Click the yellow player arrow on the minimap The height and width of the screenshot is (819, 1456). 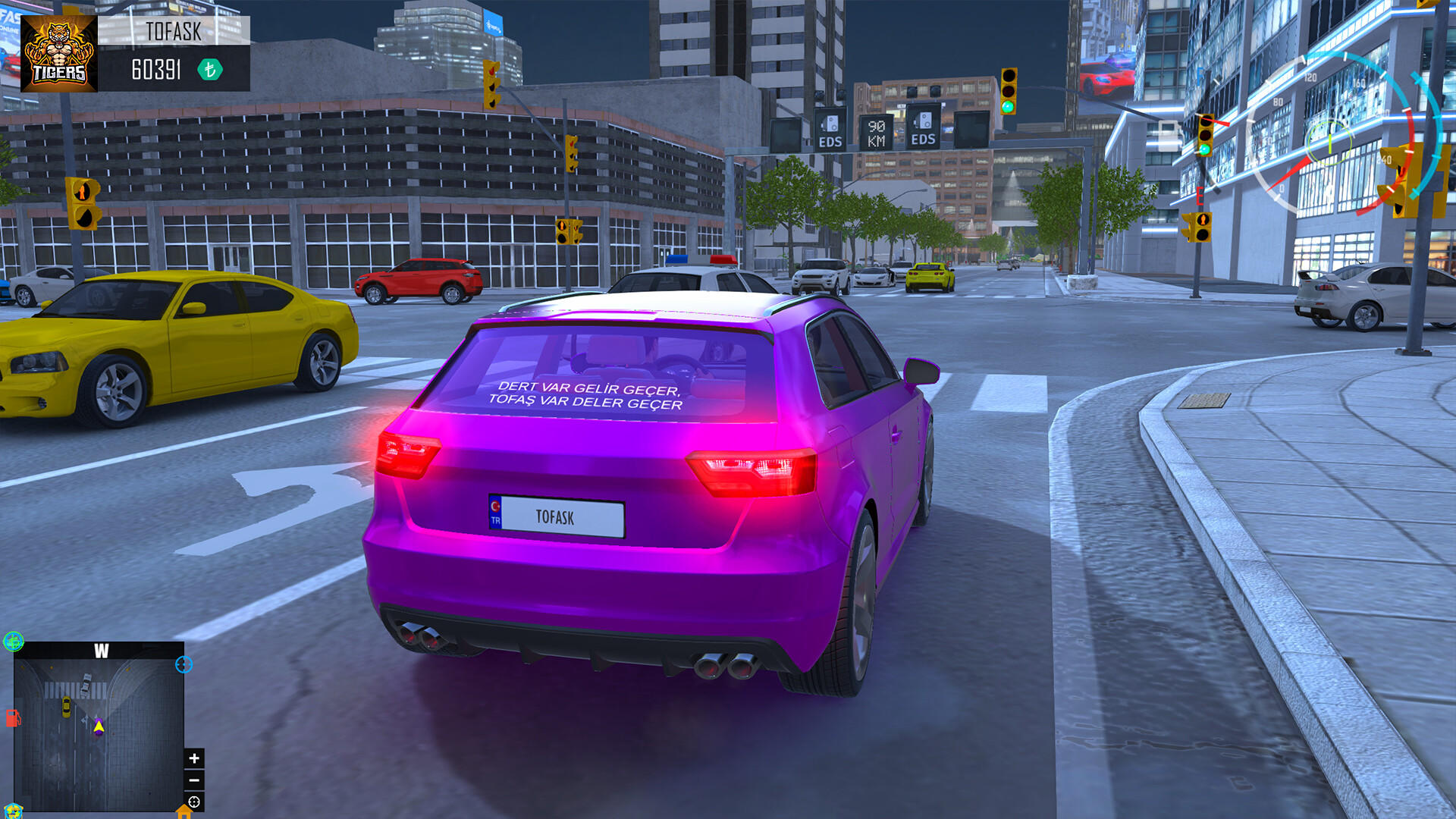[99, 726]
